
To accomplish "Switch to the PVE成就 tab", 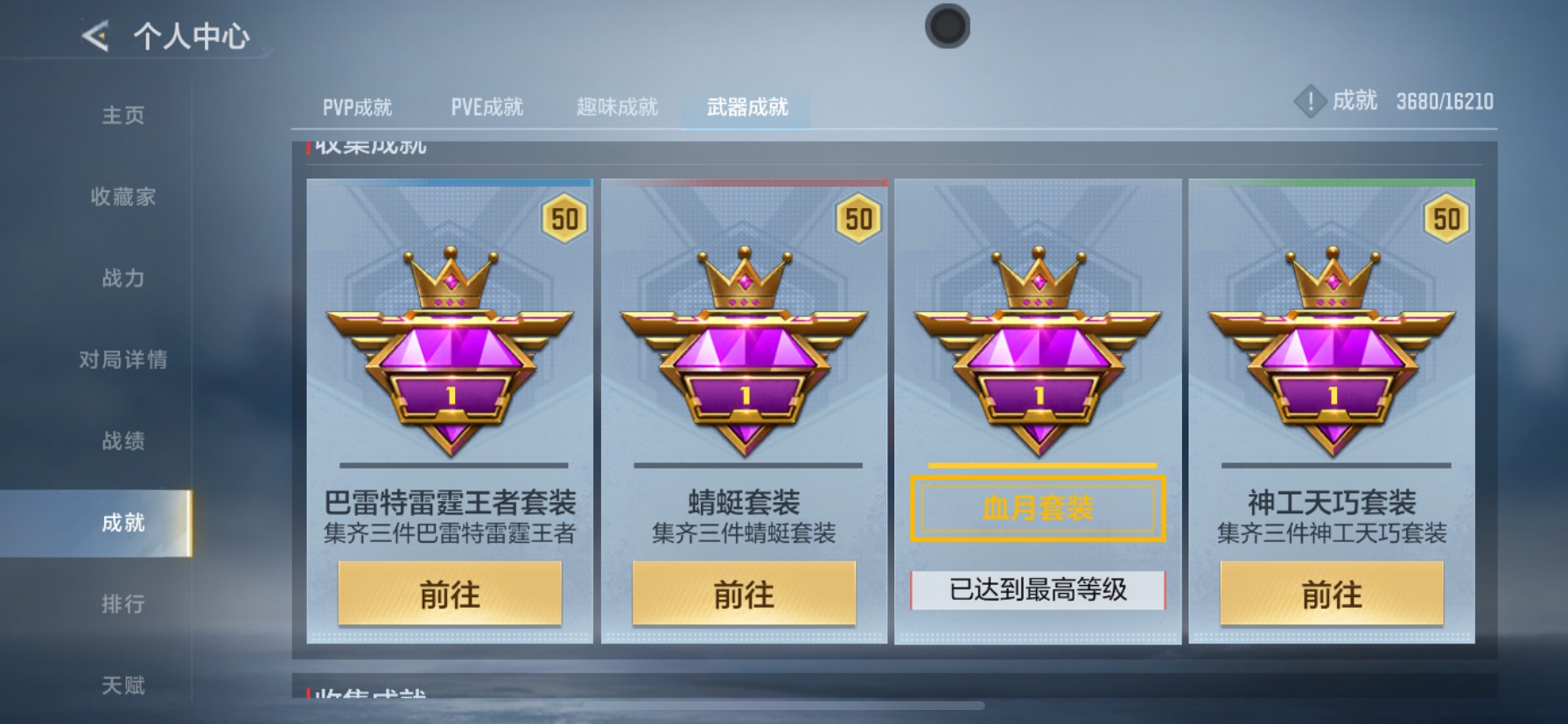I will pyautogui.click(x=487, y=106).
